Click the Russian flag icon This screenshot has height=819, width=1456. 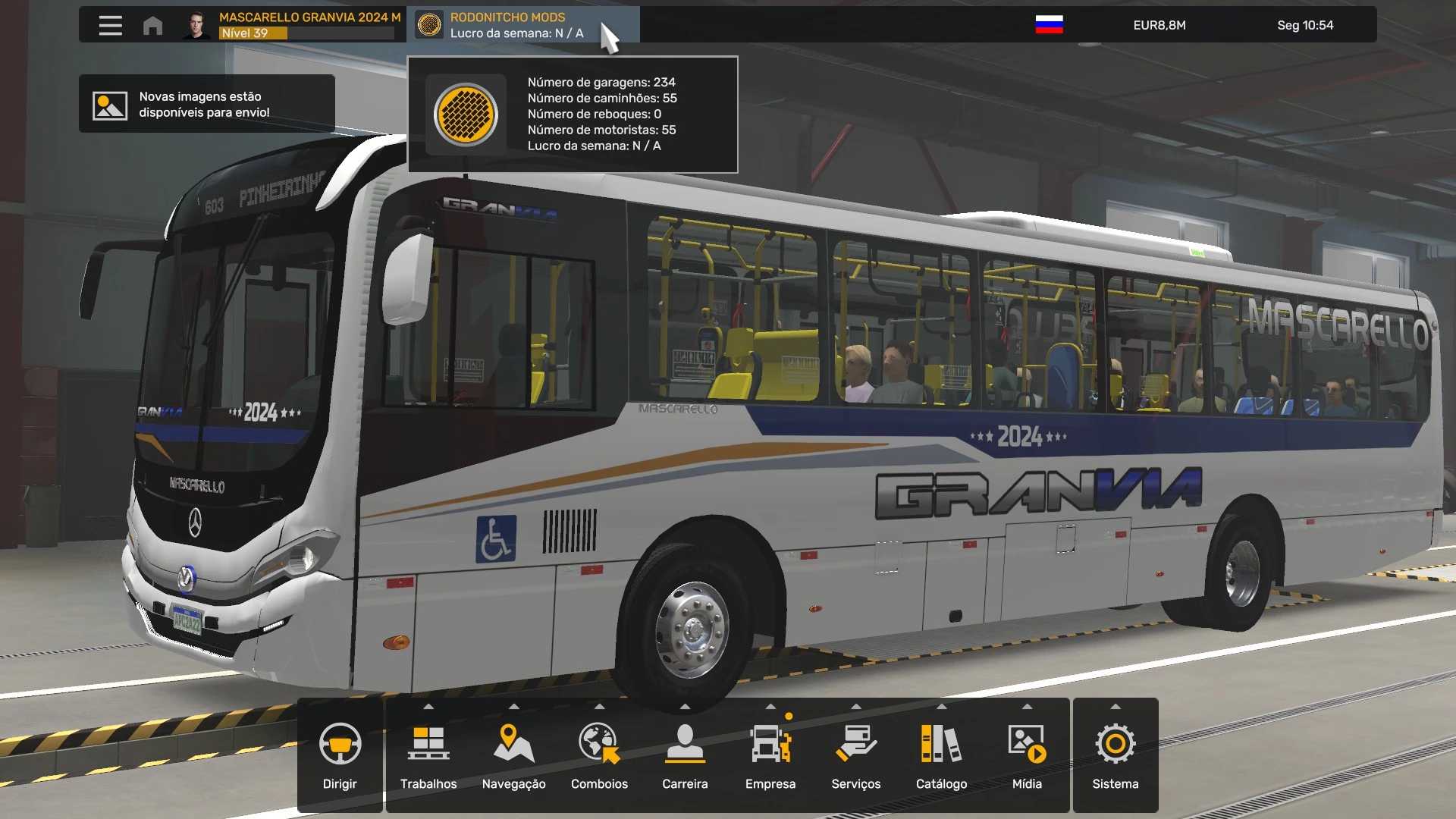tap(1049, 25)
